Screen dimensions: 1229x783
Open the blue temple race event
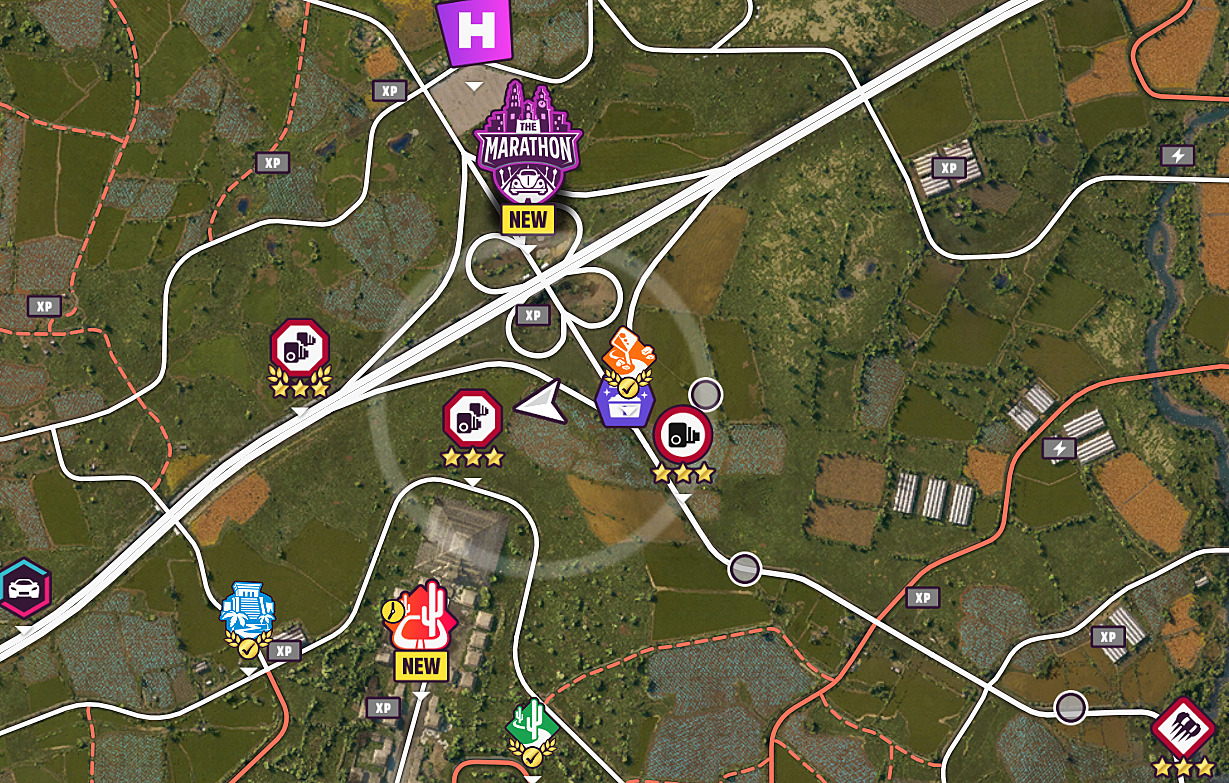pyautogui.click(x=247, y=608)
